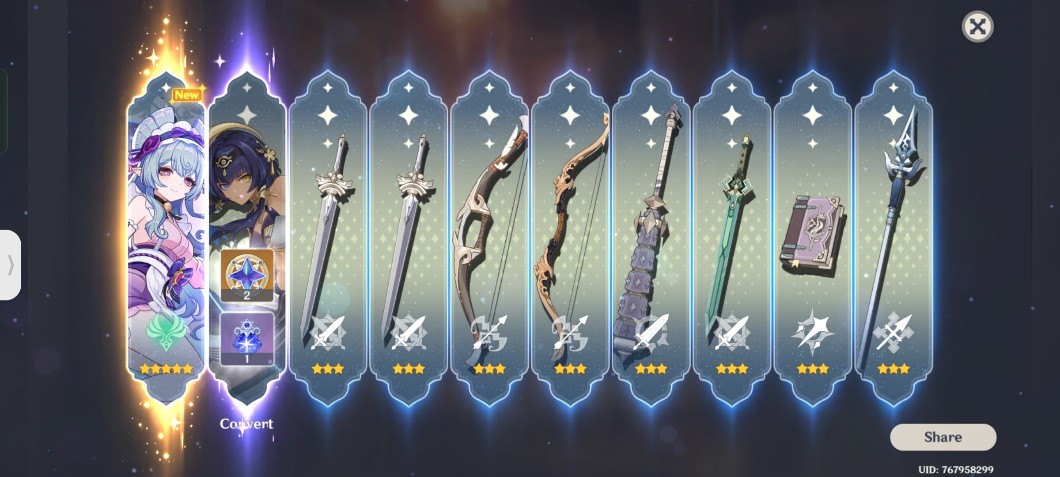Select the purple catalyst book card

click(812, 235)
